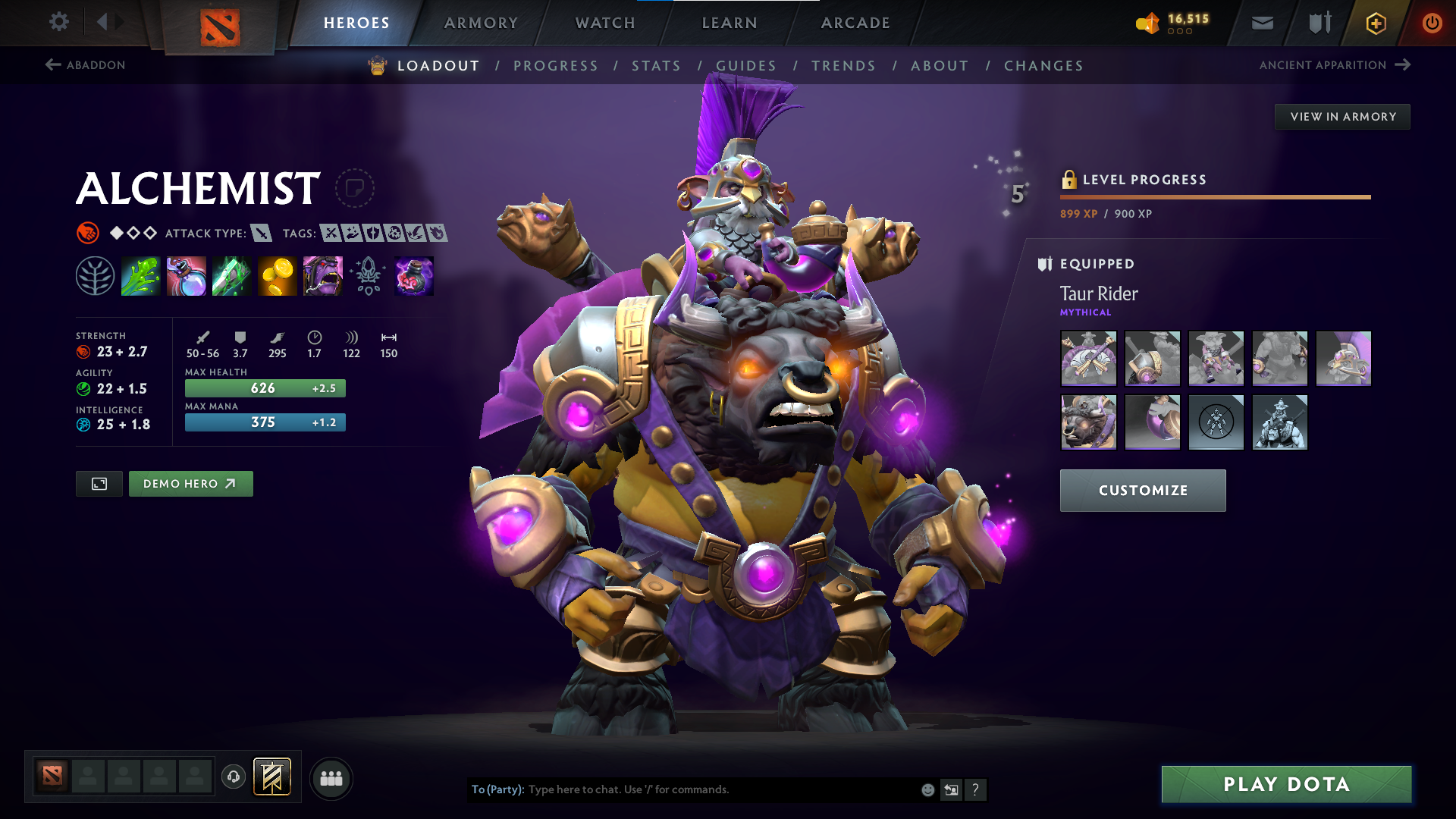Image resolution: width=1456 pixels, height=819 pixels.
Task: Select the Acid Spray ability icon
Action: [141, 275]
